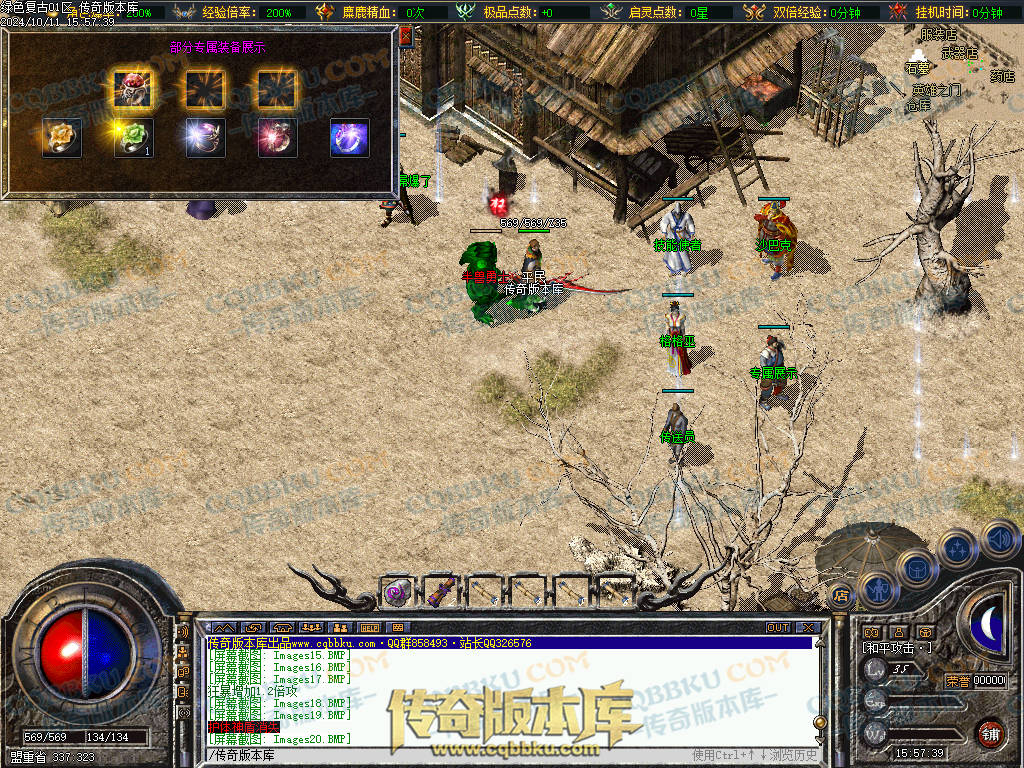Open the 荣誉 honor button
The width and height of the screenshot is (1024, 768).
[957, 681]
